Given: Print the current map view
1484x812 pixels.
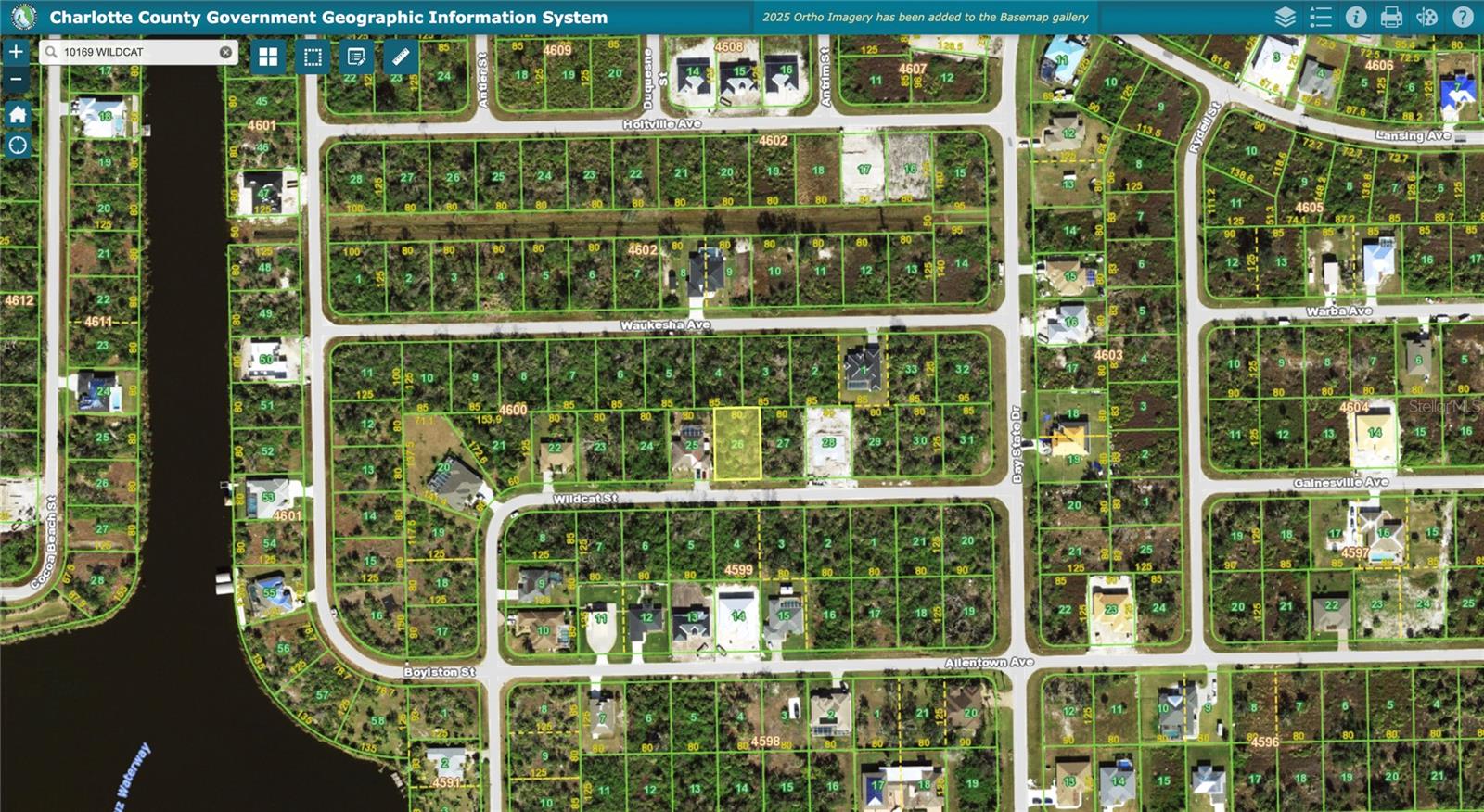Looking at the screenshot, I should 1389,16.
